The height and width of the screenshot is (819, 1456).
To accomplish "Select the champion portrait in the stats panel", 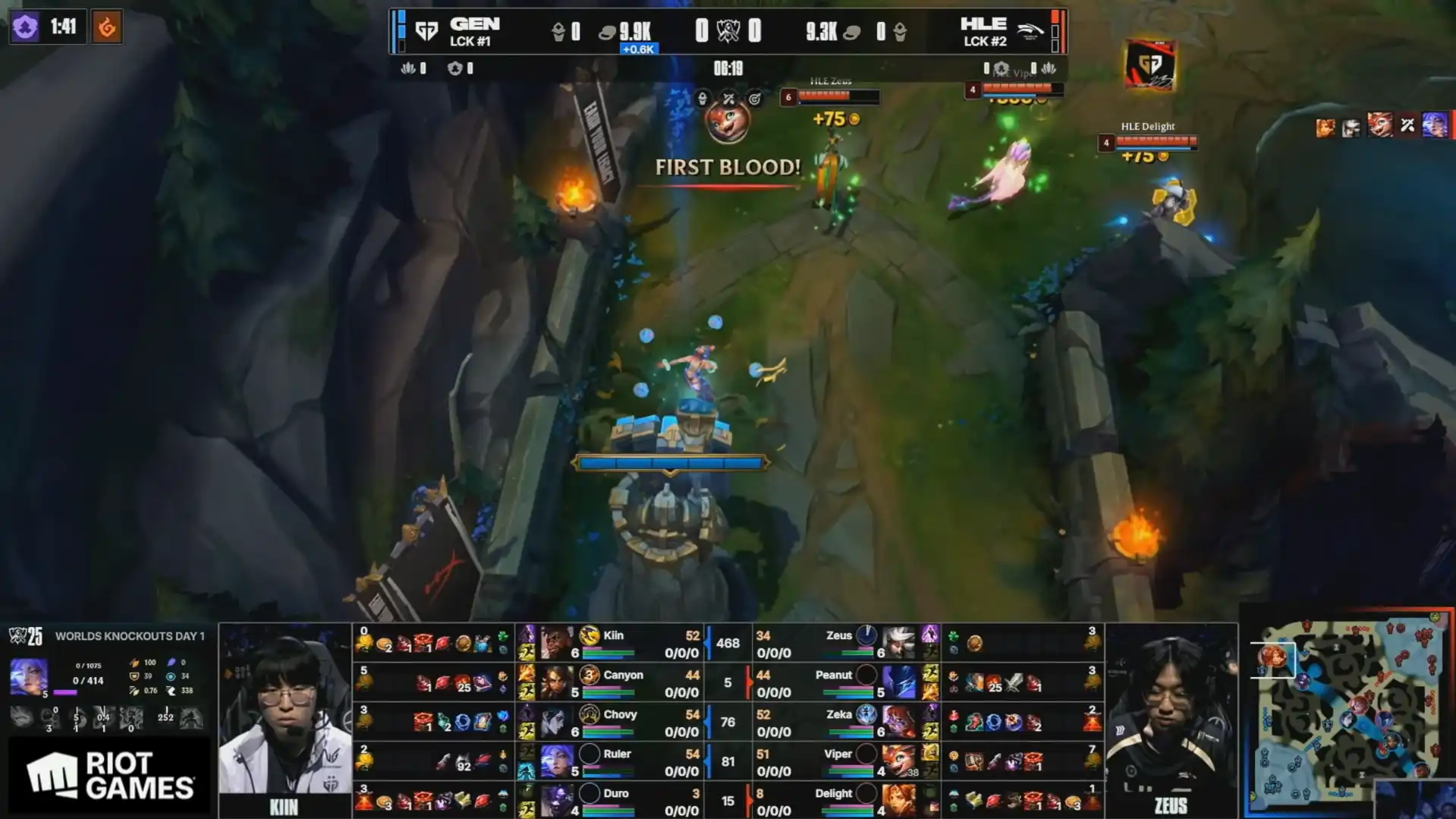I will pyautogui.click(x=28, y=676).
